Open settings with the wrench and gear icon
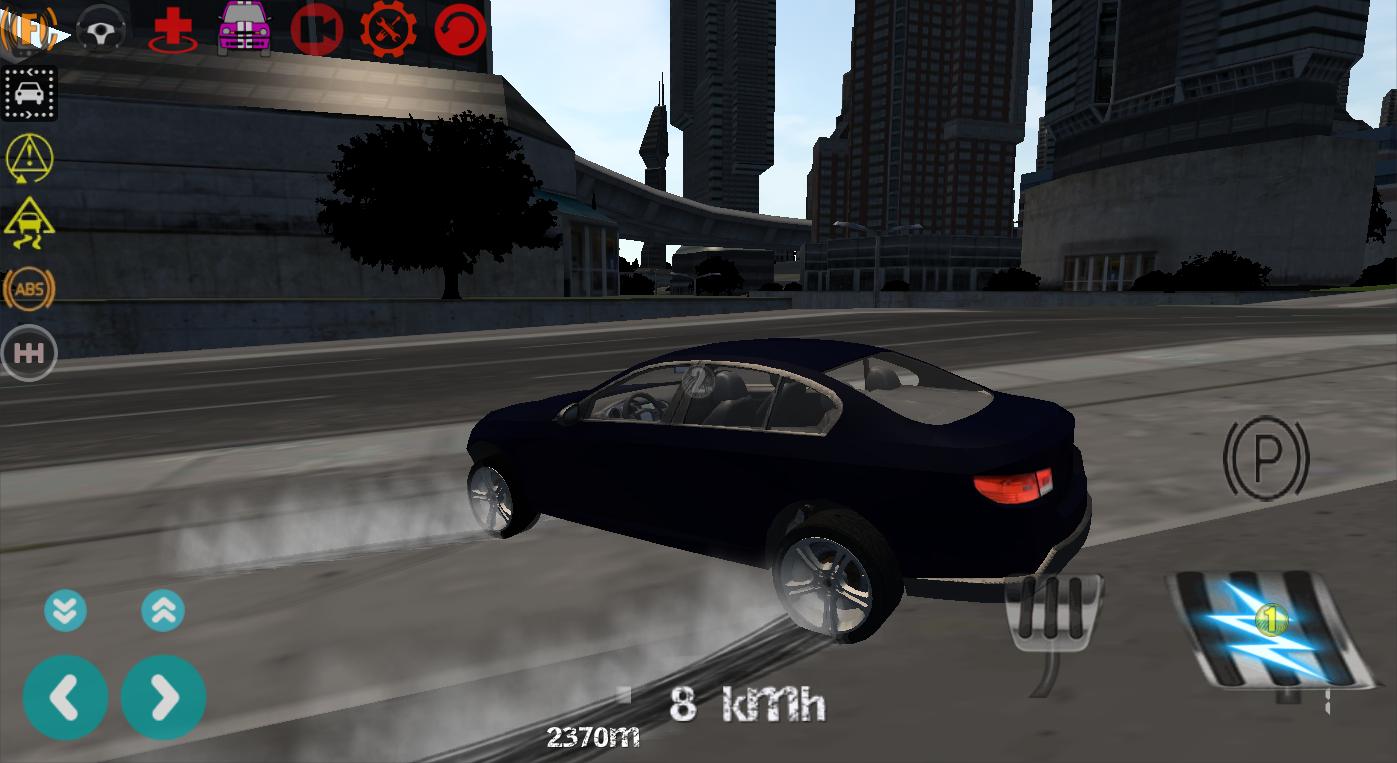Image resolution: width=1397 pixels, height=763 pixels. pyautogui.click(x=389, y=28)
